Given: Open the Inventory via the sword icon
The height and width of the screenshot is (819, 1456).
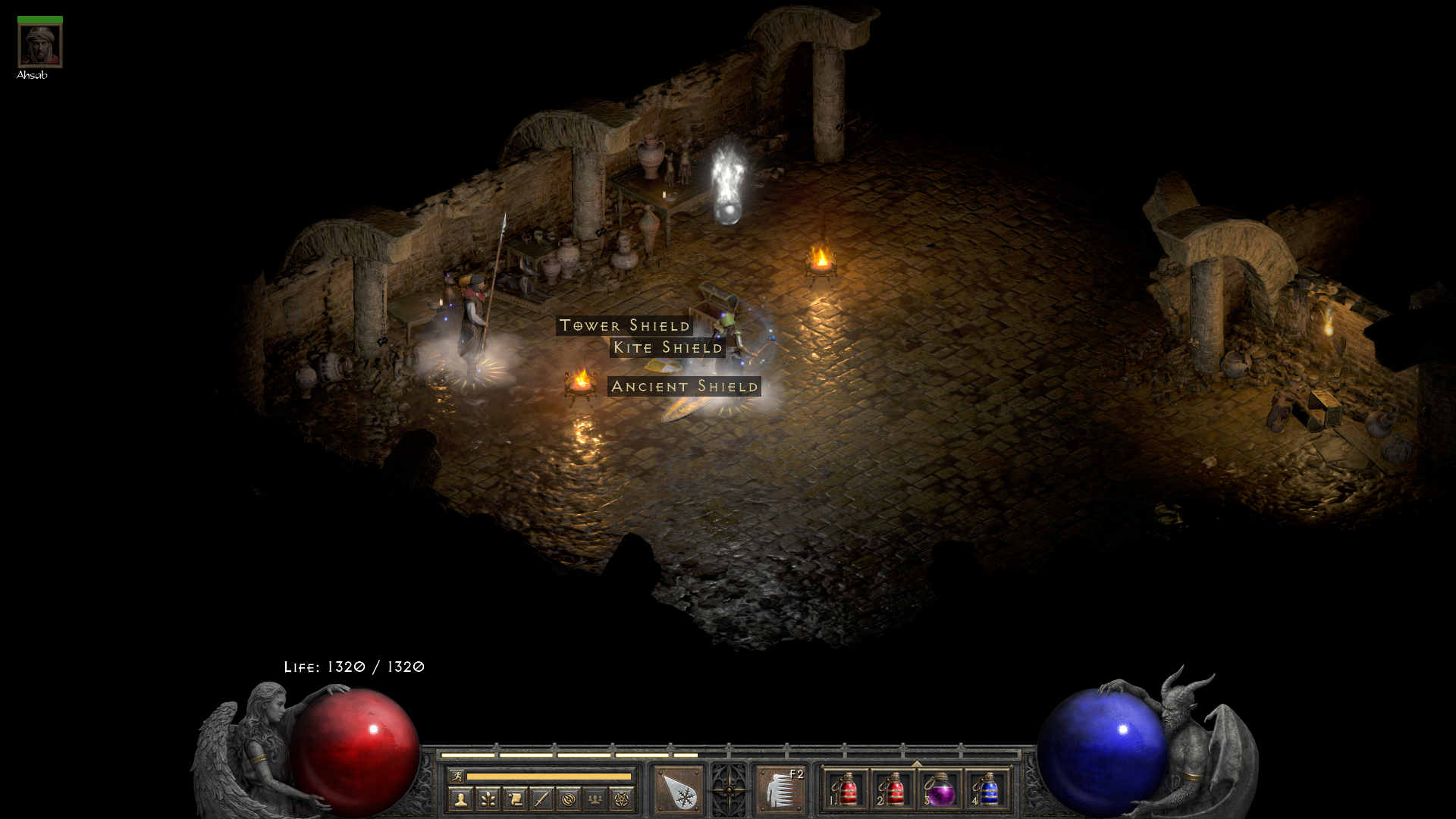Looking at the screenshot, I should click(542, 798).
